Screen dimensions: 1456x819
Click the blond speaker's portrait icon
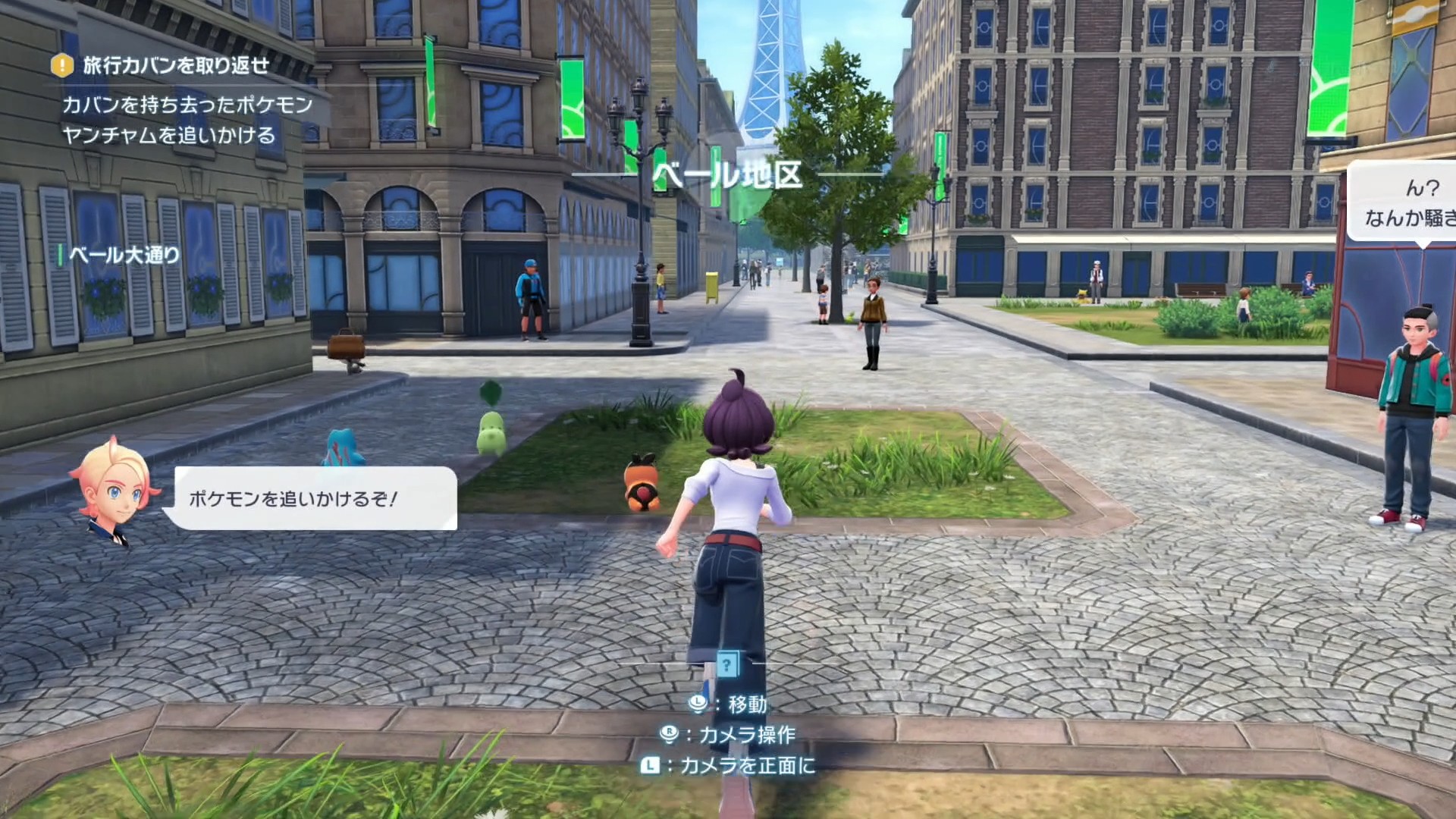point(115,488)
